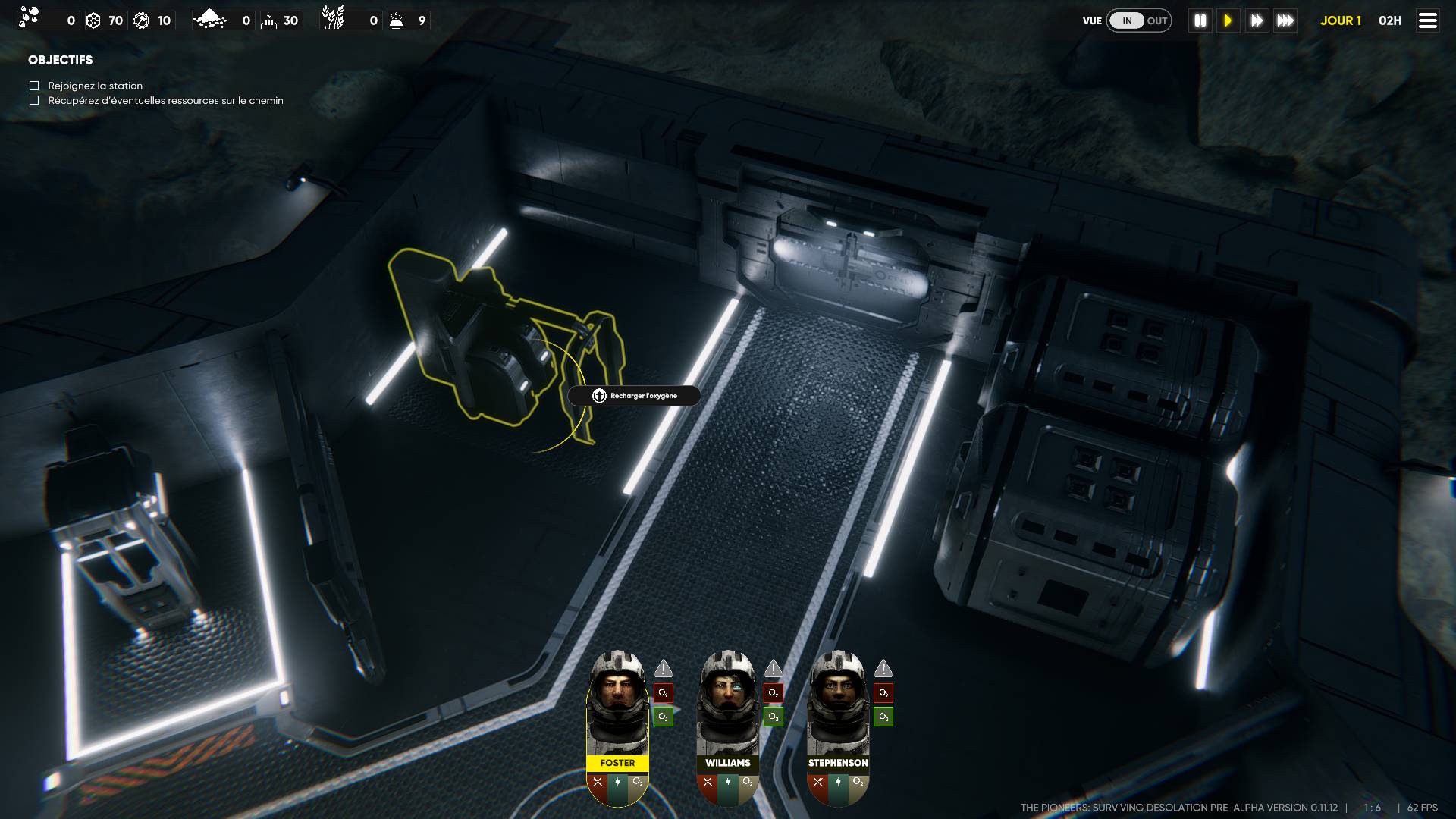The width and height of the screenshot is (1456, 819).
Task: Click Stephenson's warning triangle alert
Action: coord(883,669)
